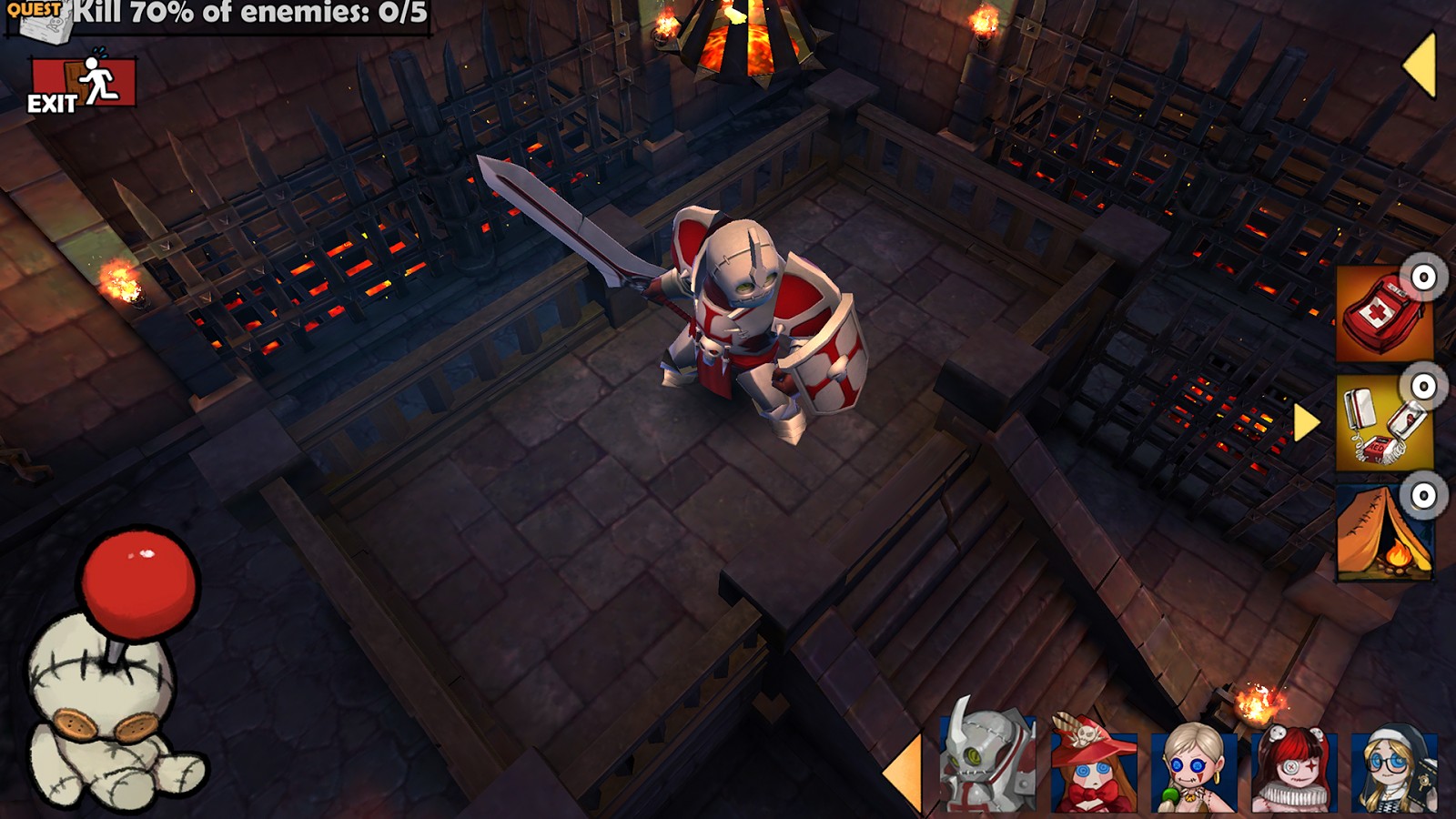Viewport: 1456px width, 819px height.
Task: Click the yellow arrow beside item slots
Action: (x=1306, y=422)
